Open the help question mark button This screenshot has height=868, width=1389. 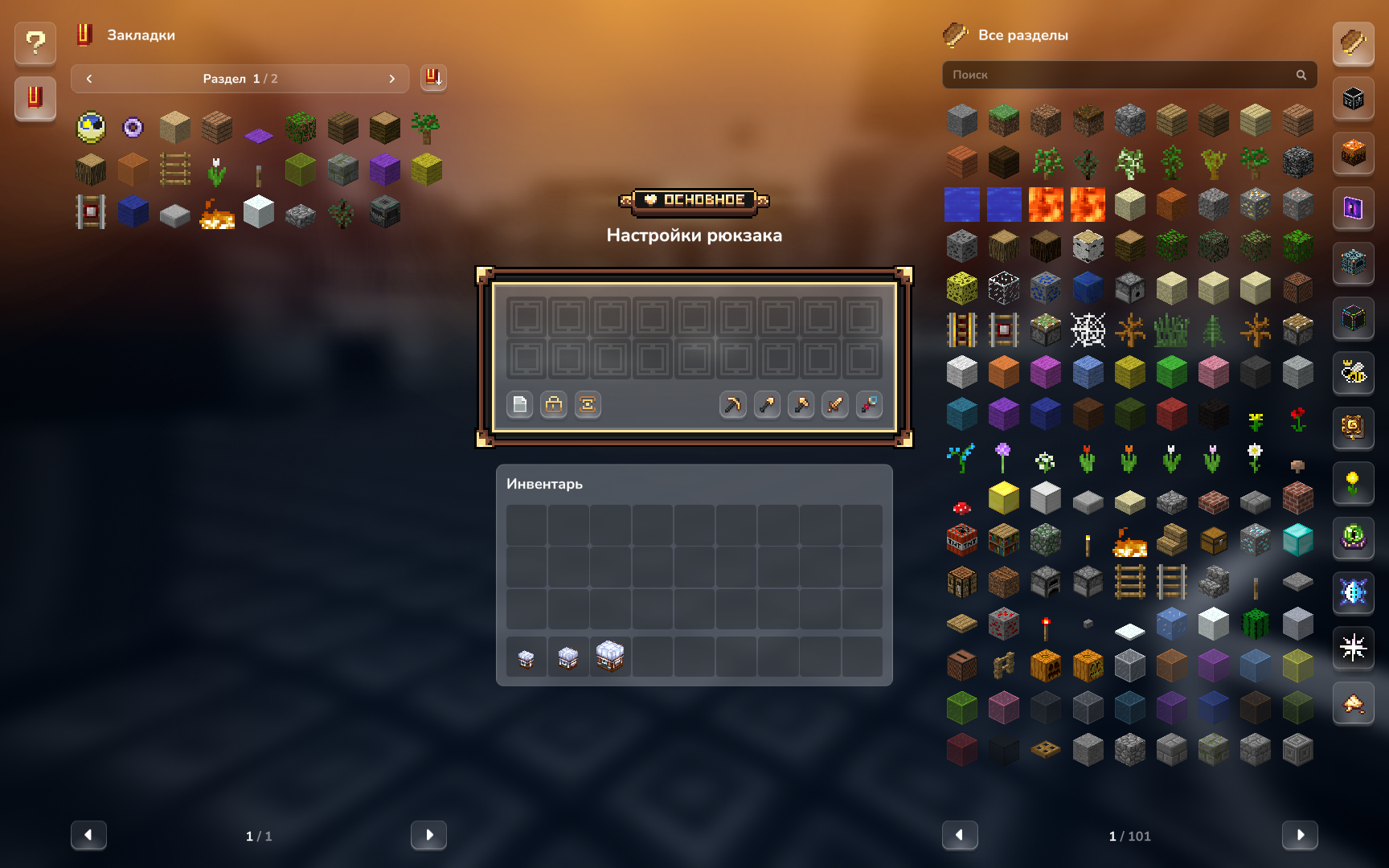point(35,43)
